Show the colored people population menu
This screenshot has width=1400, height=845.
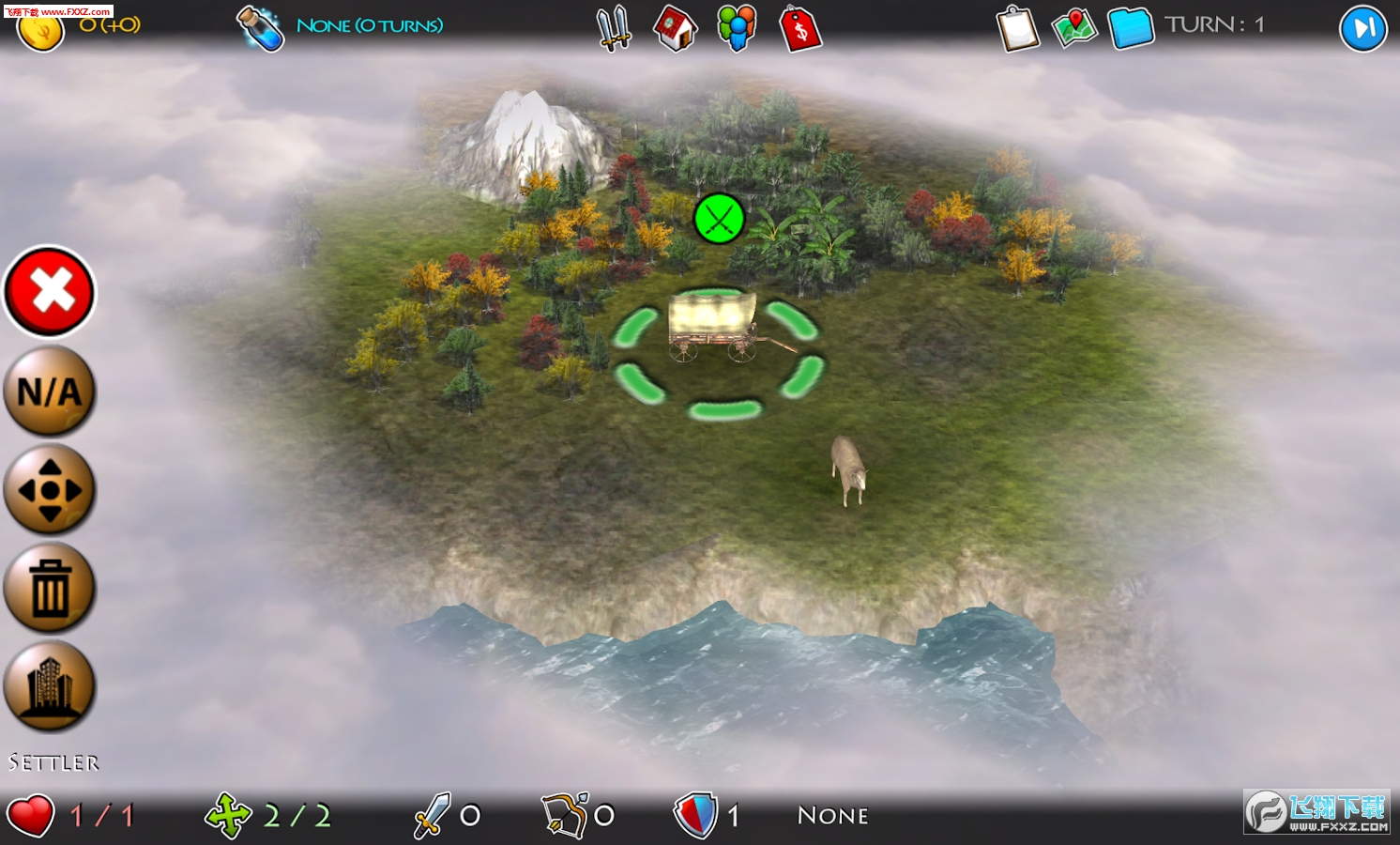coord(737,28)
